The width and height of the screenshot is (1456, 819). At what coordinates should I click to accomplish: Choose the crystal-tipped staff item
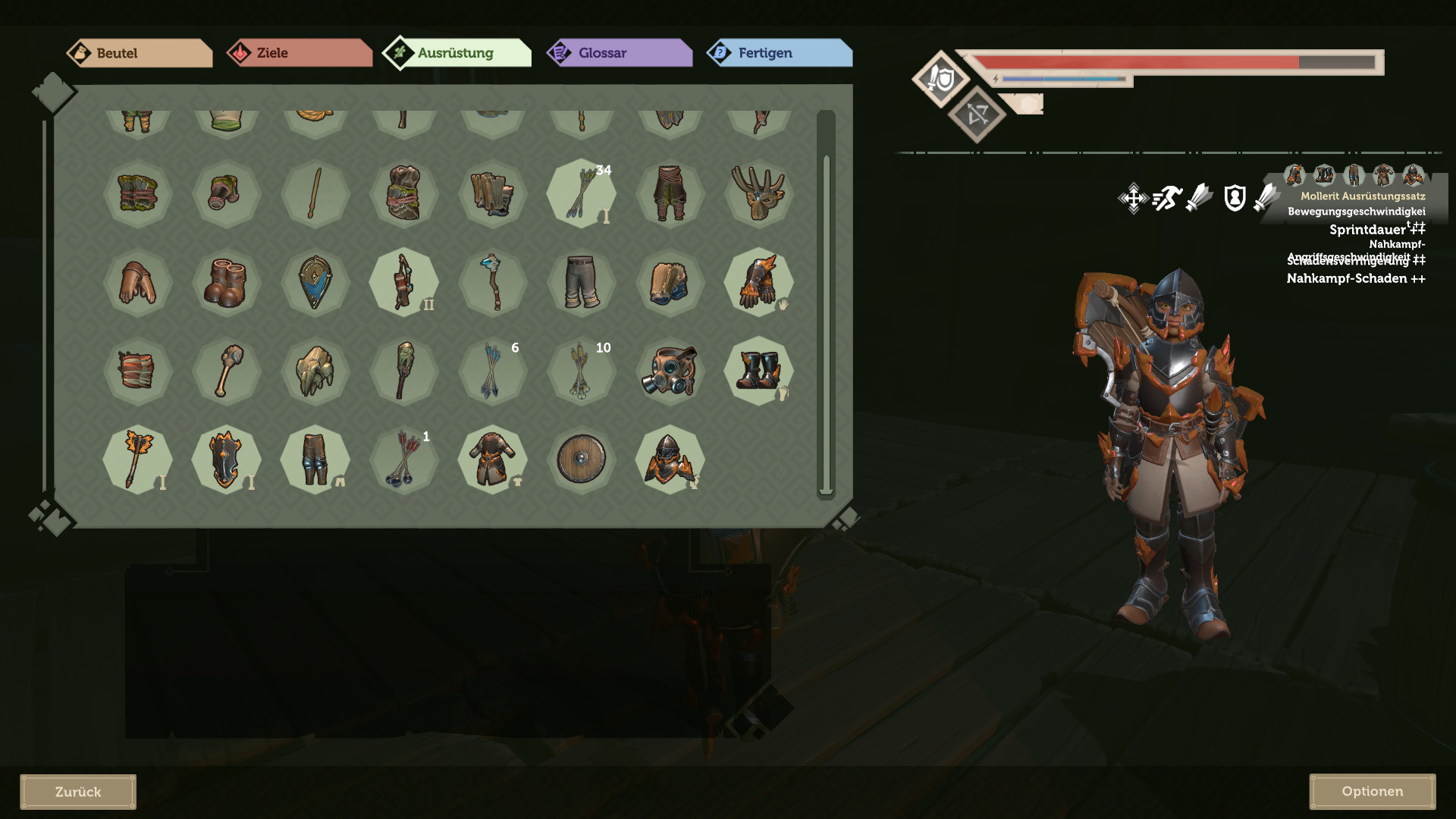pyautogui.click(x=493, y=282)
